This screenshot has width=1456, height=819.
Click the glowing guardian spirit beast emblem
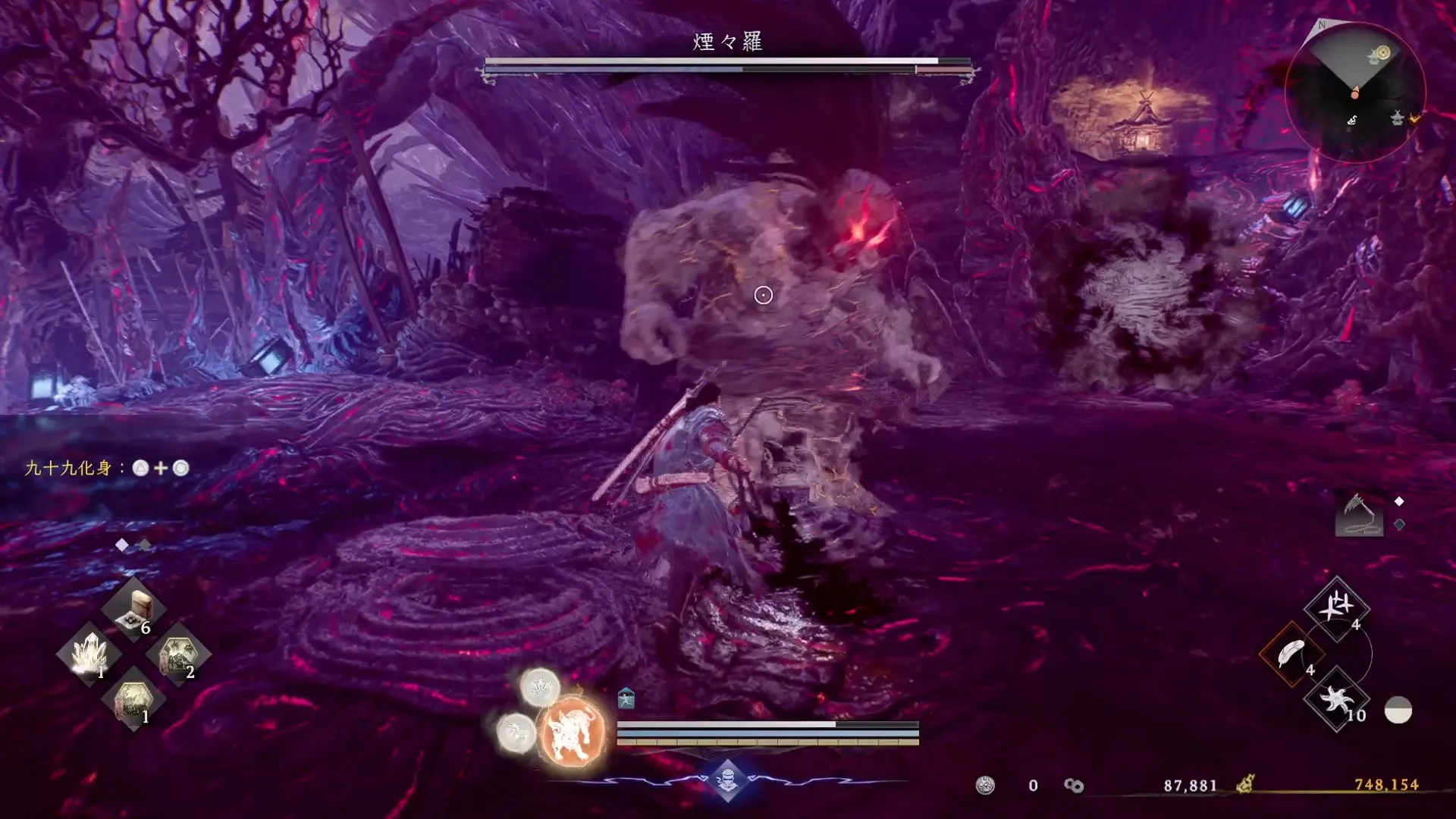573,730
